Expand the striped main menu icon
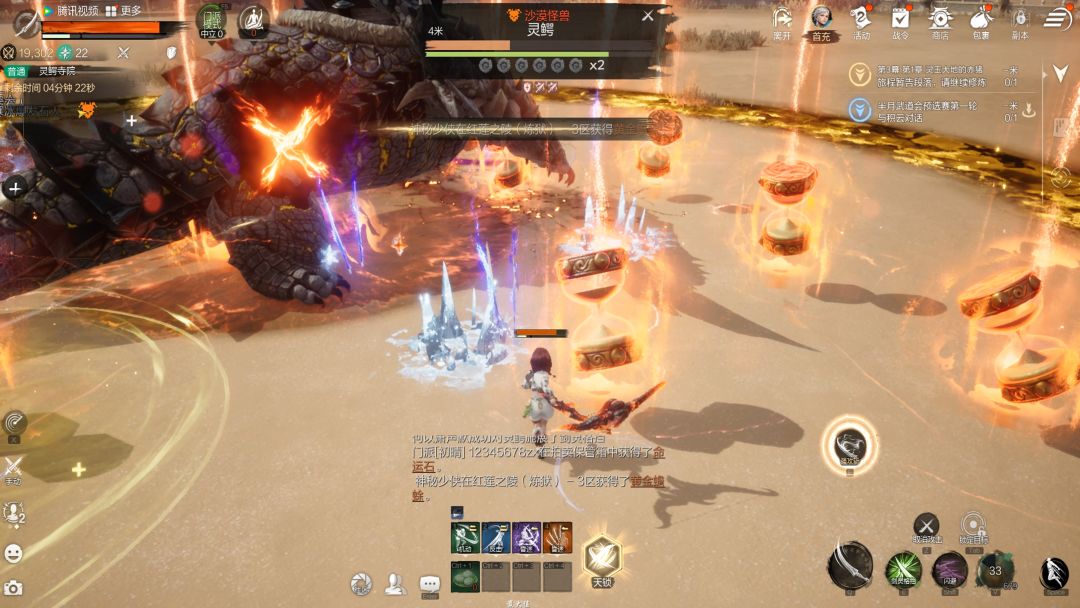 pyautogui.click(x=1057, y=19)
